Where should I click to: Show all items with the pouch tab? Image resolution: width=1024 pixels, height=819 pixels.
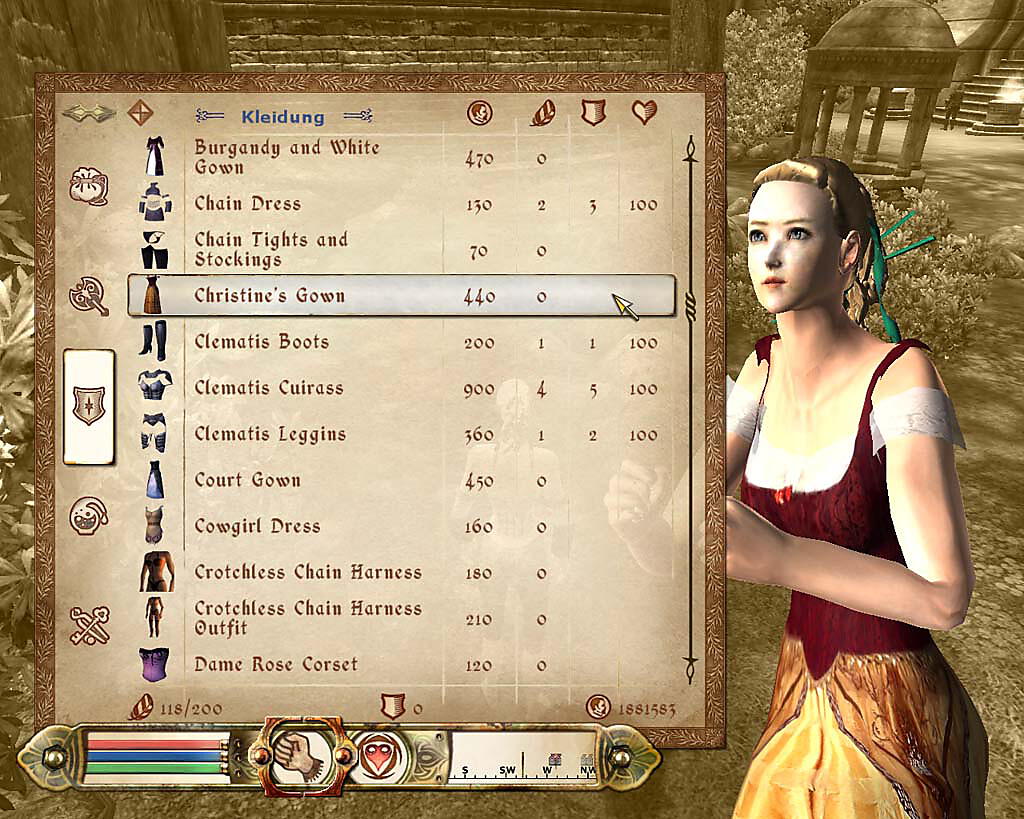coord(88,187)
